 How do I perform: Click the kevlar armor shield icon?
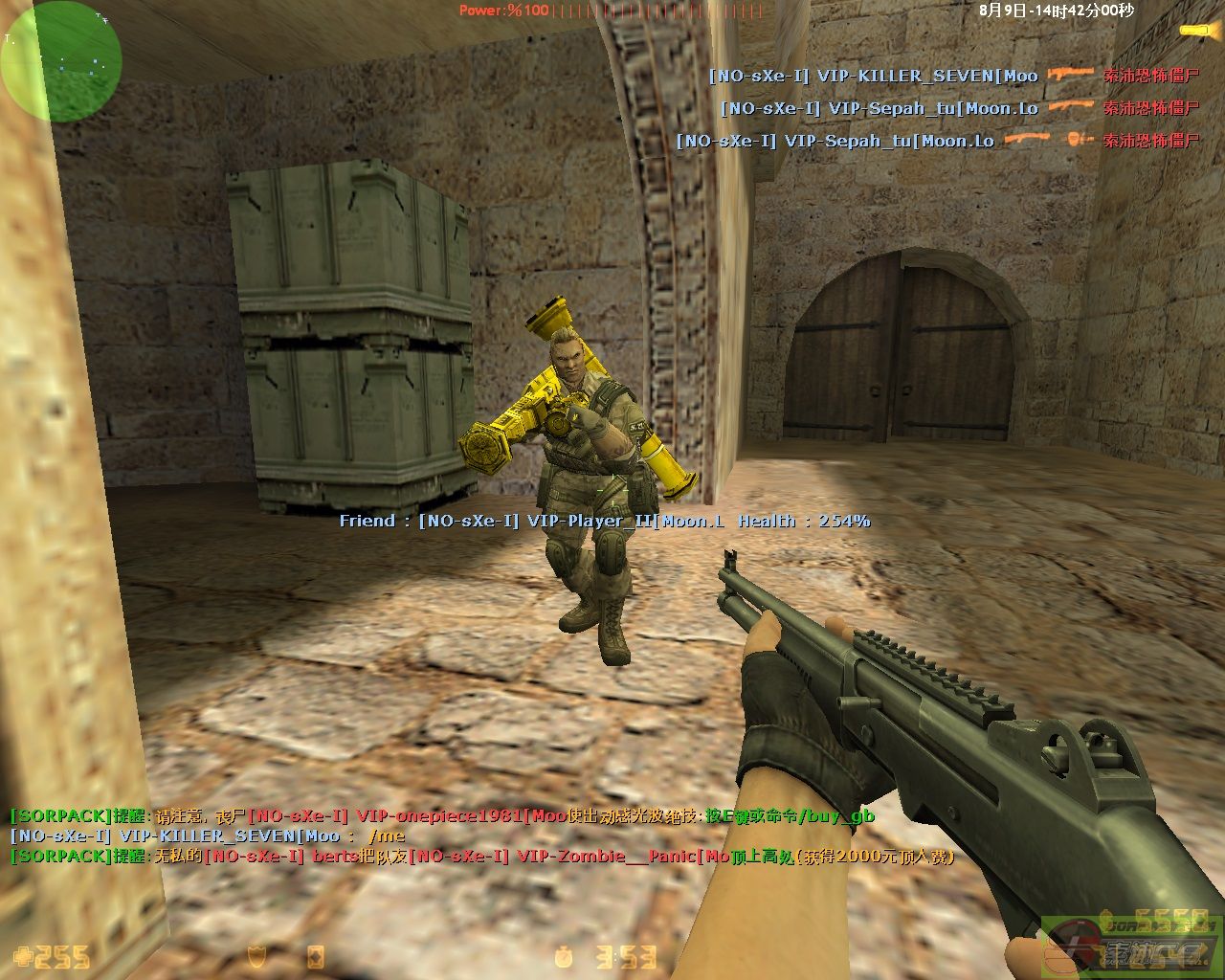[257, 956]
